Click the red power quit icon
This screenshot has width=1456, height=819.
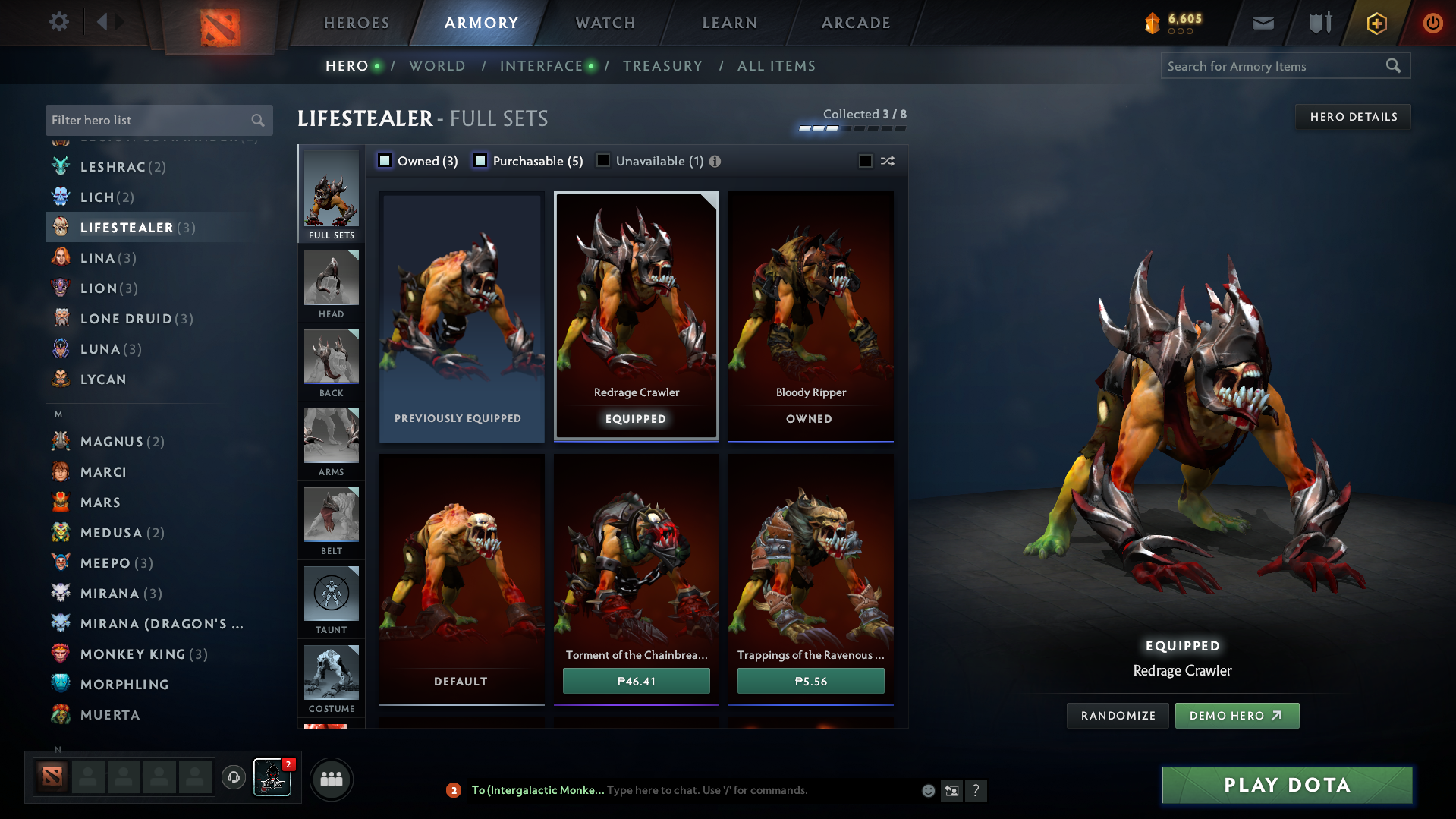coord(1432,23)
